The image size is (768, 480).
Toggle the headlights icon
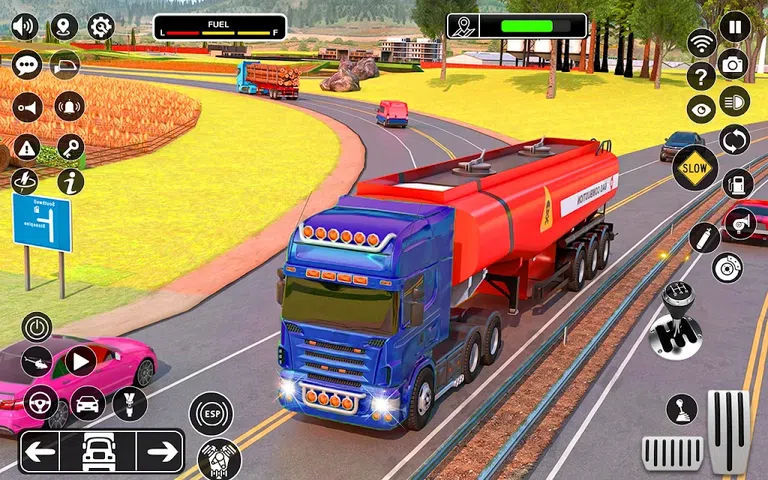tap(735, 100)
